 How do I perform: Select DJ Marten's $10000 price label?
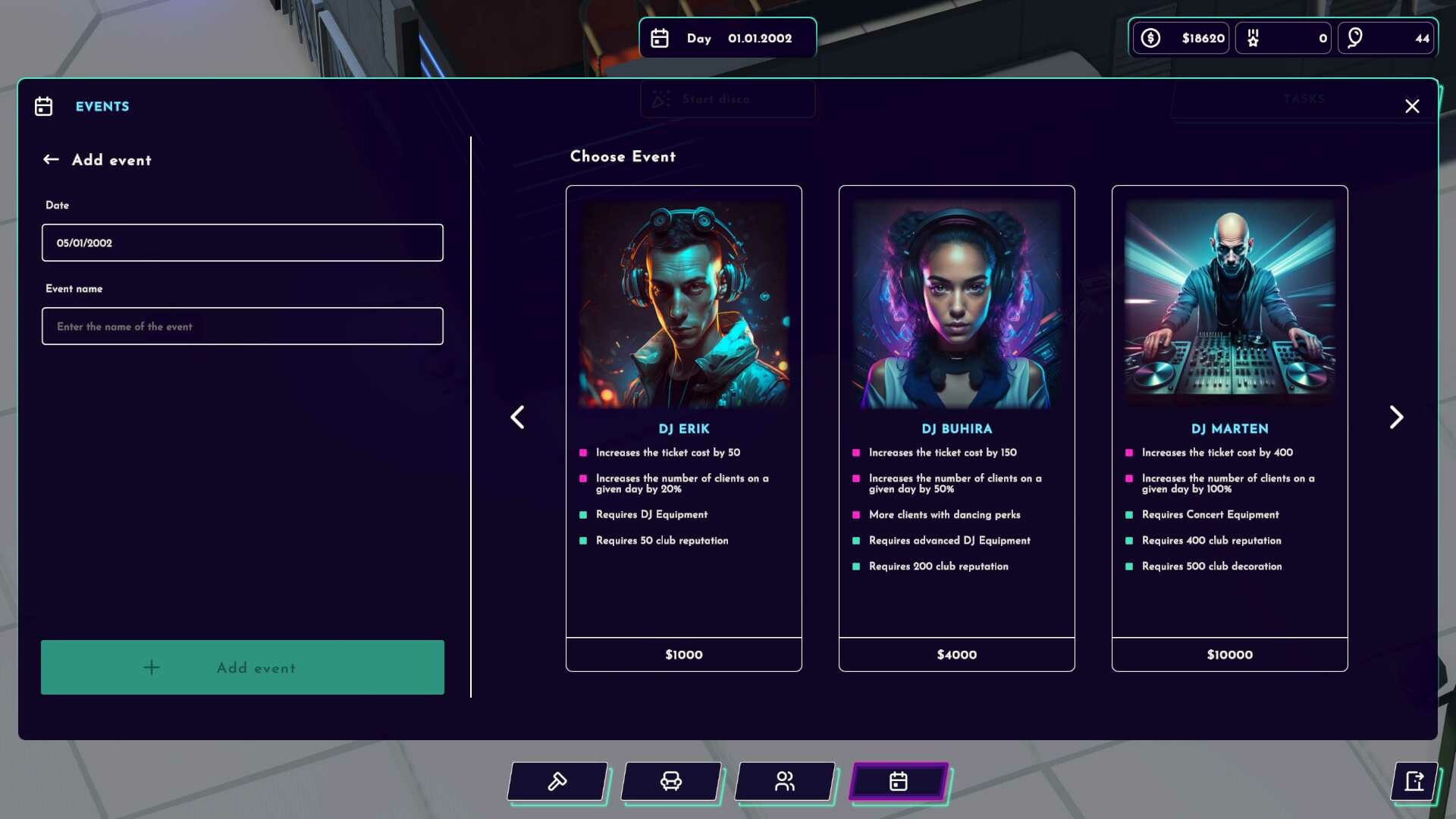click(x=1229, y=654)
